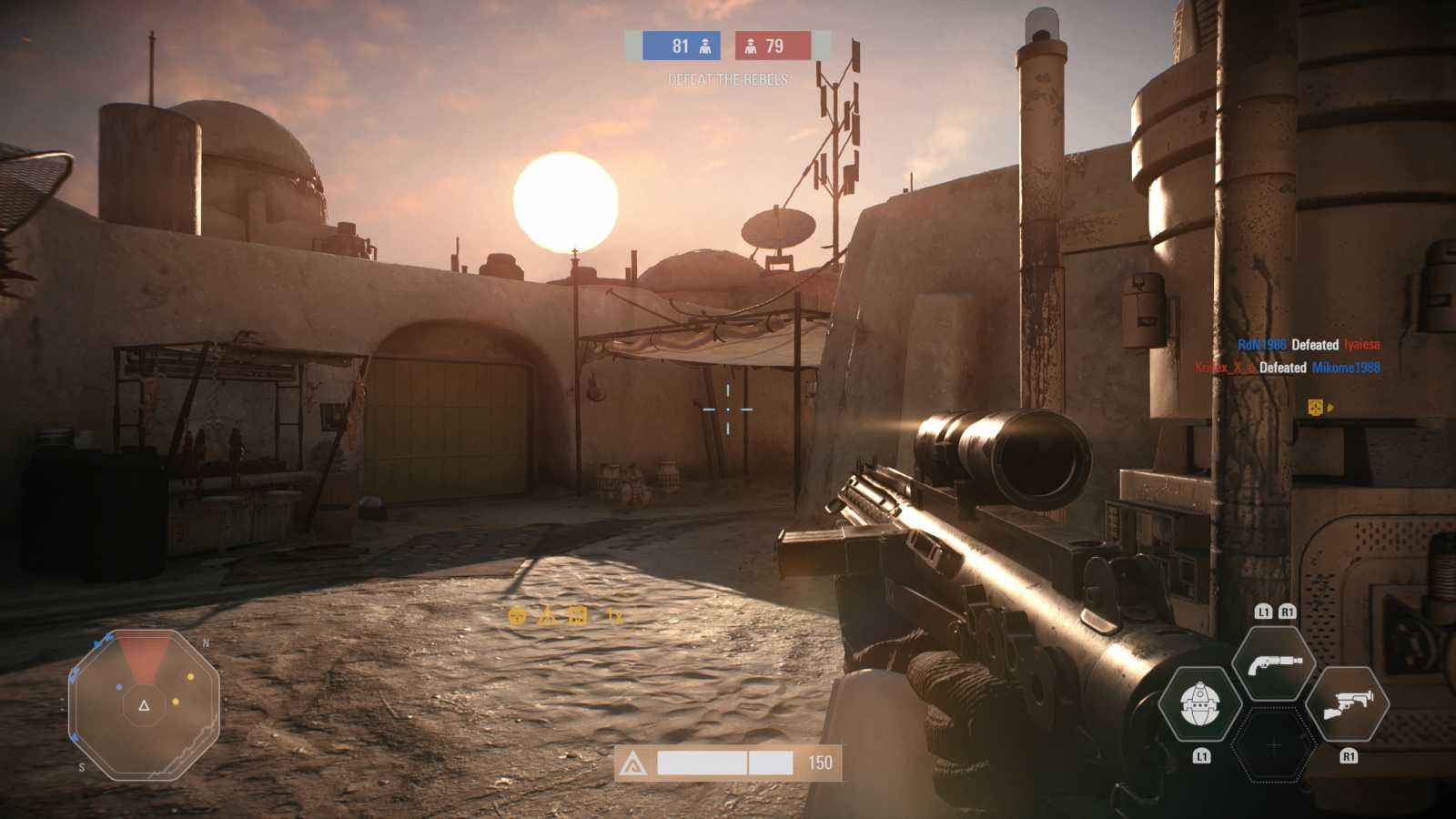
Task: Click the player marker on the minimap
Action: (144, 705)
